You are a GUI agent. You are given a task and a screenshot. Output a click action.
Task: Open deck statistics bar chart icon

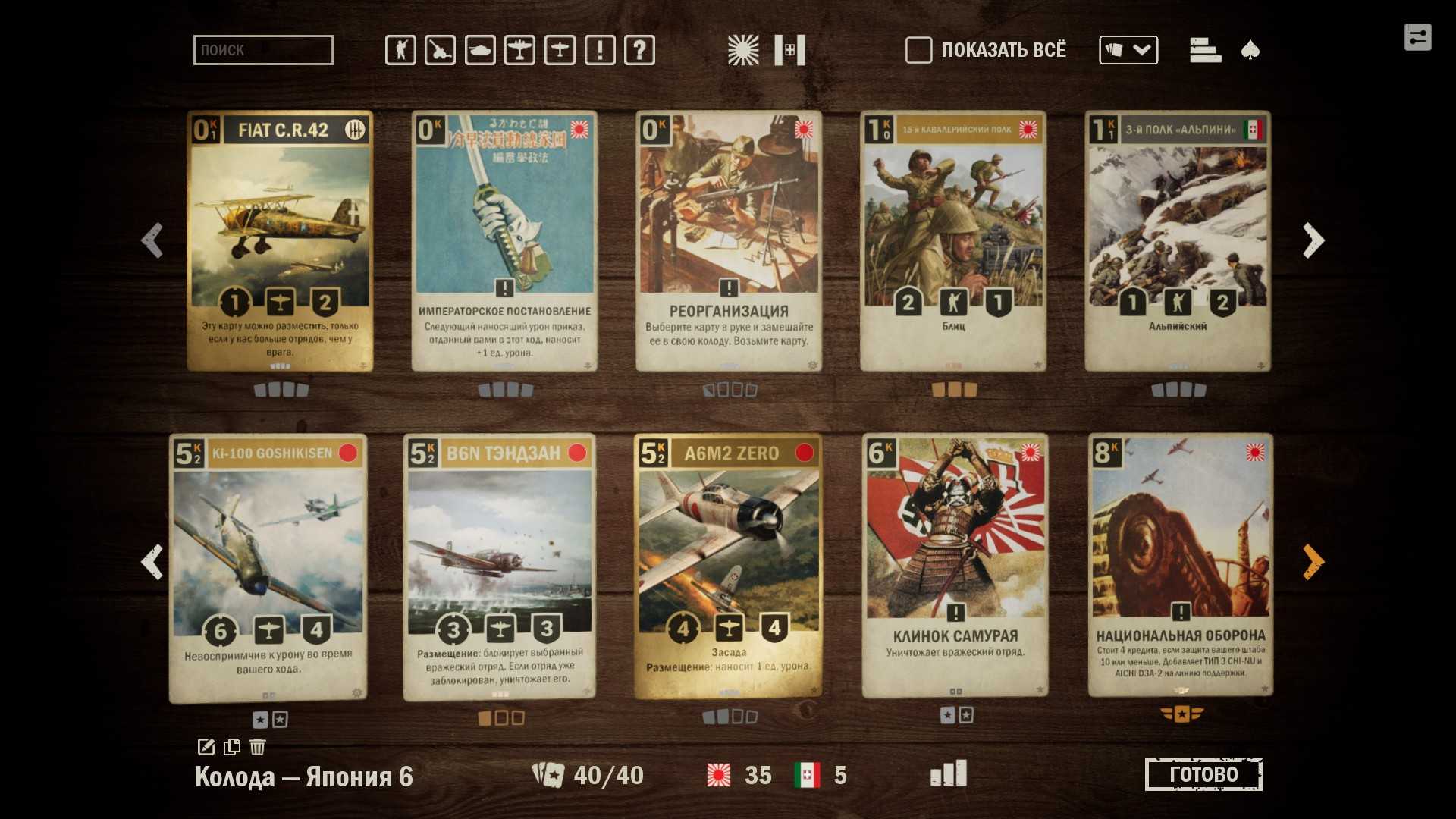pos(948,773)
